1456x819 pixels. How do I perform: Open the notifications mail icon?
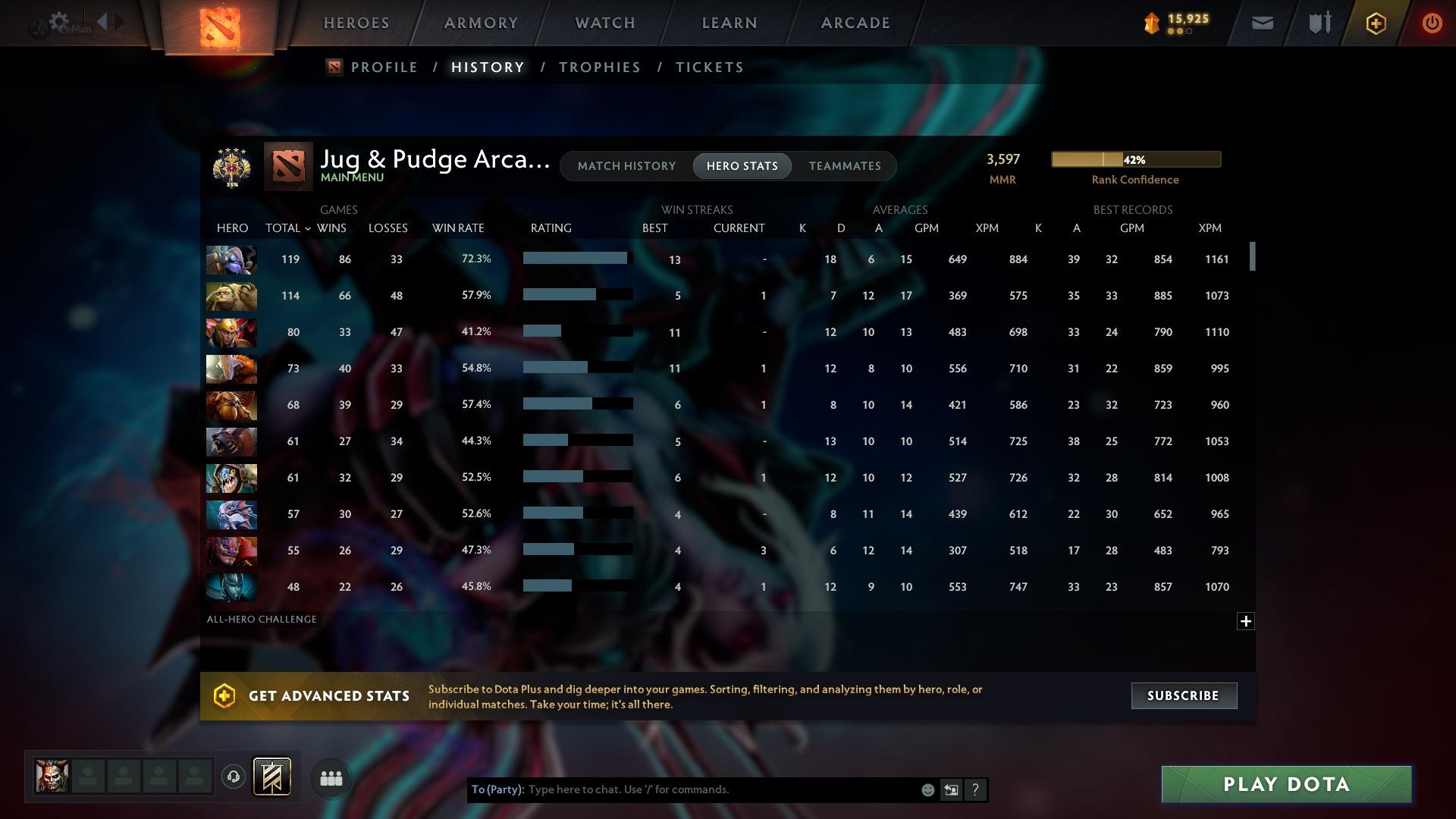coord(1261,23)
